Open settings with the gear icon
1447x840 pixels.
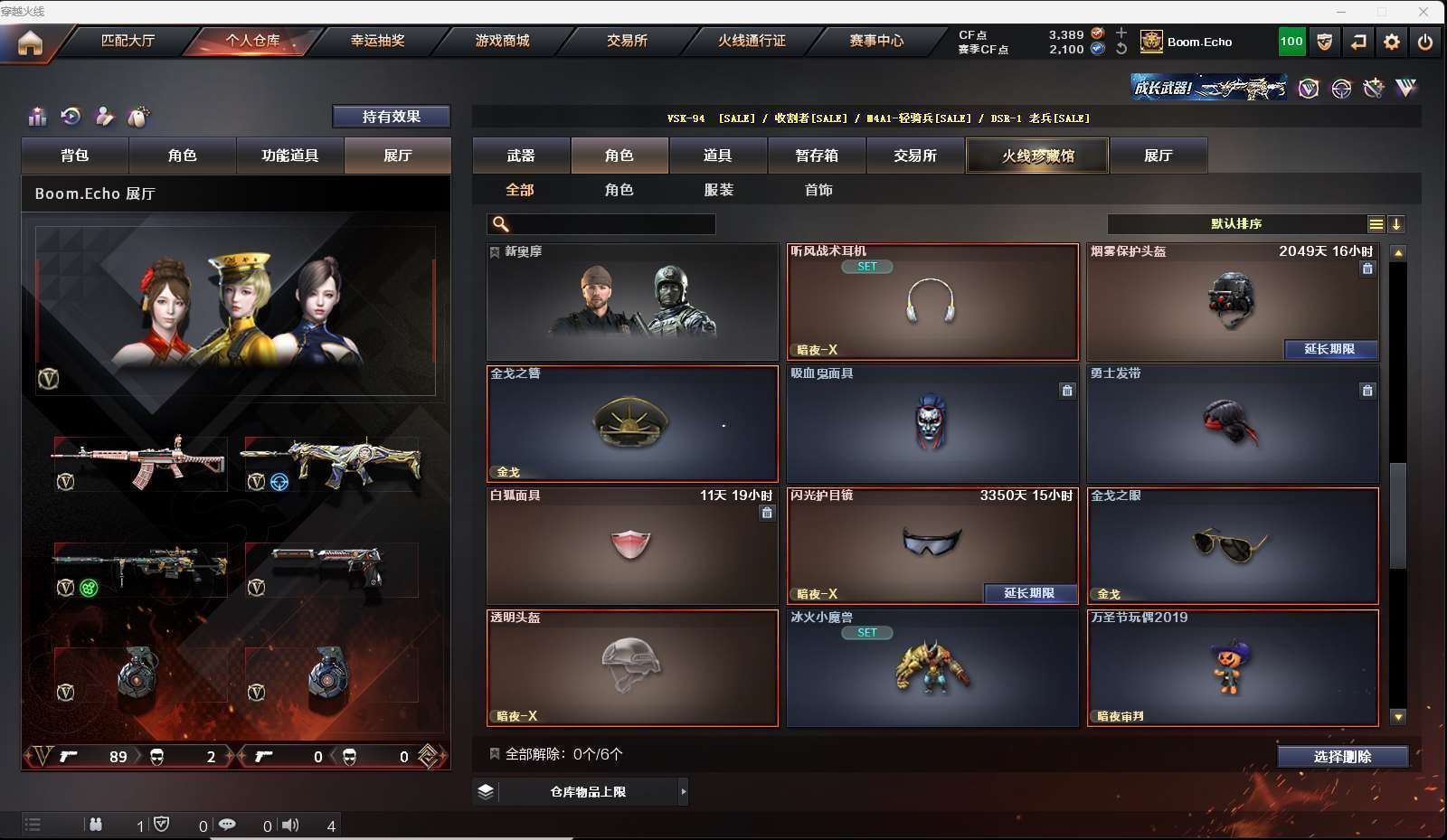coord(1392,42)
